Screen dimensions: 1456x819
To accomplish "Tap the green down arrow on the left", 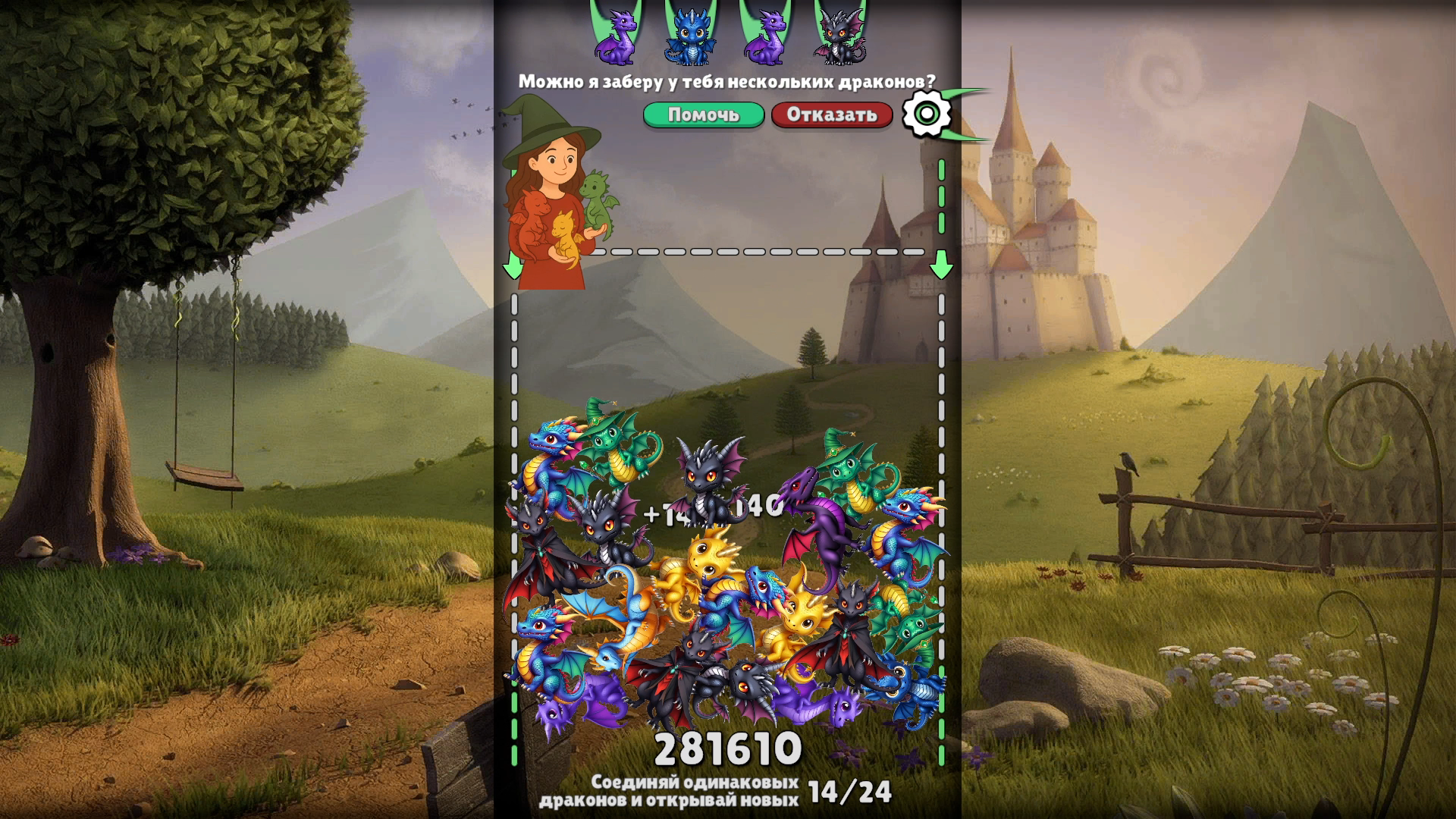I will (513, 265).
